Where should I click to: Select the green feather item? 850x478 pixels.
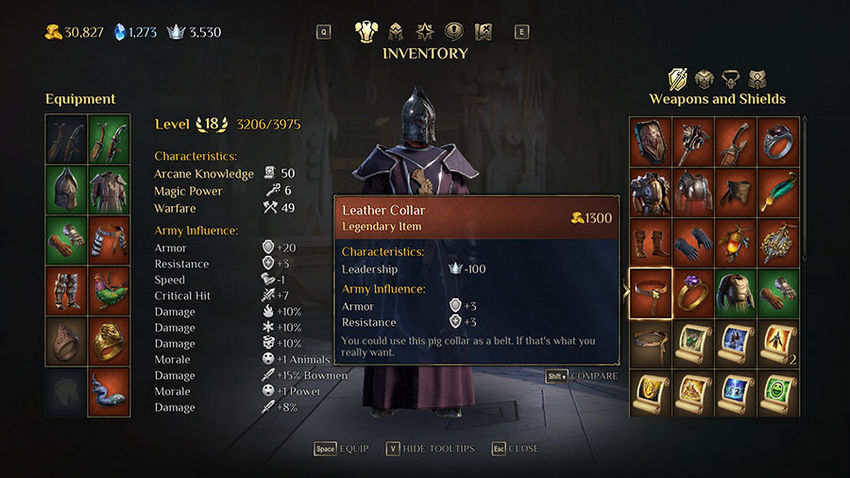[778, 191]
